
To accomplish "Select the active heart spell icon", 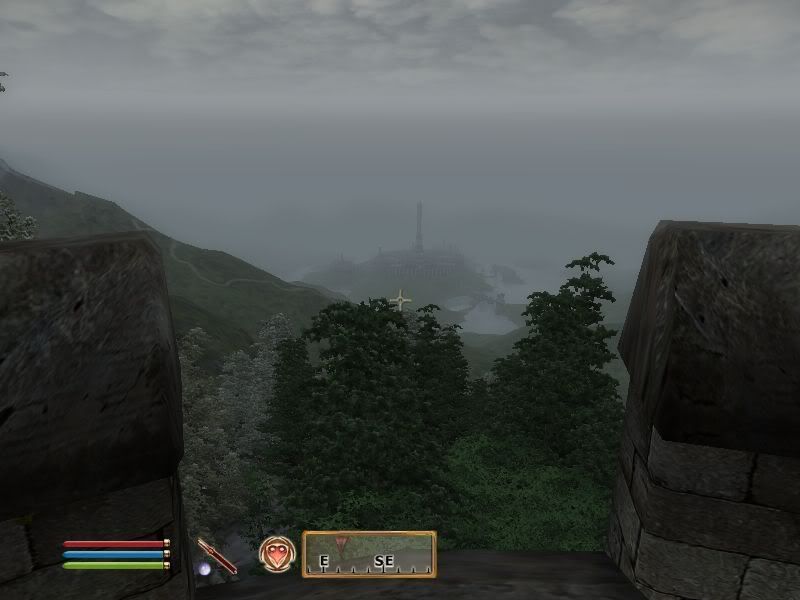I will click(x=277, y=555).
